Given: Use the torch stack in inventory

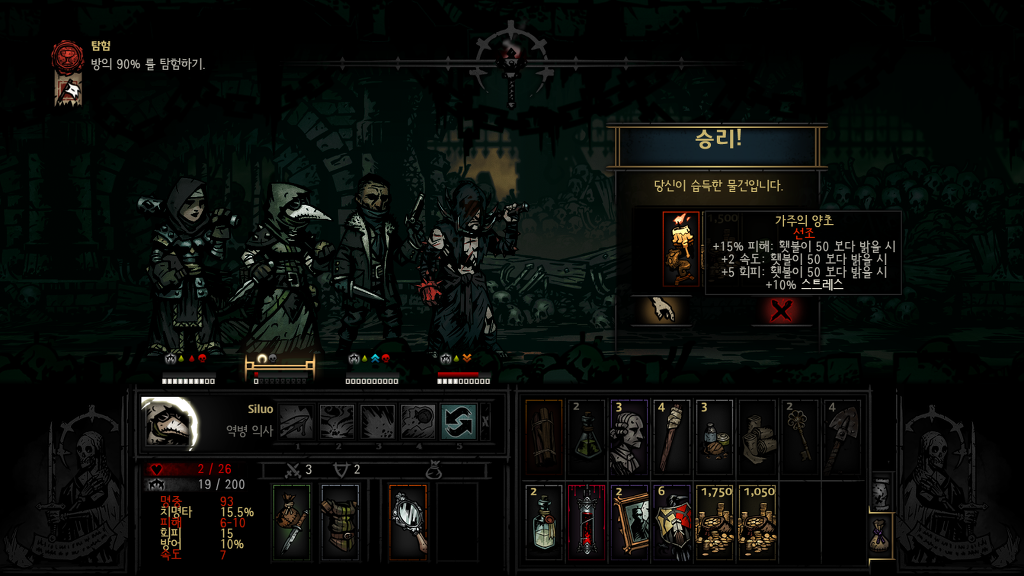Looking at the screenshot, I should click(x=672, y=437).
